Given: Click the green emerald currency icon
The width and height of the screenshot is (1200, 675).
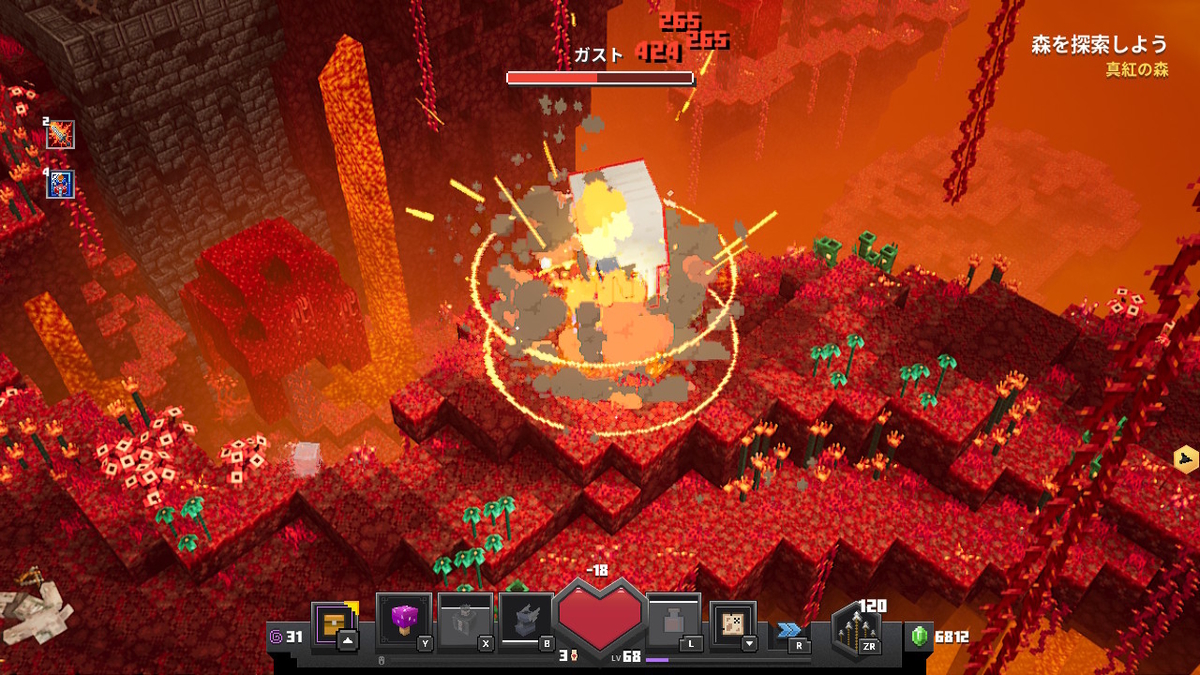Looking at the screenshot, I should [919, 636].
